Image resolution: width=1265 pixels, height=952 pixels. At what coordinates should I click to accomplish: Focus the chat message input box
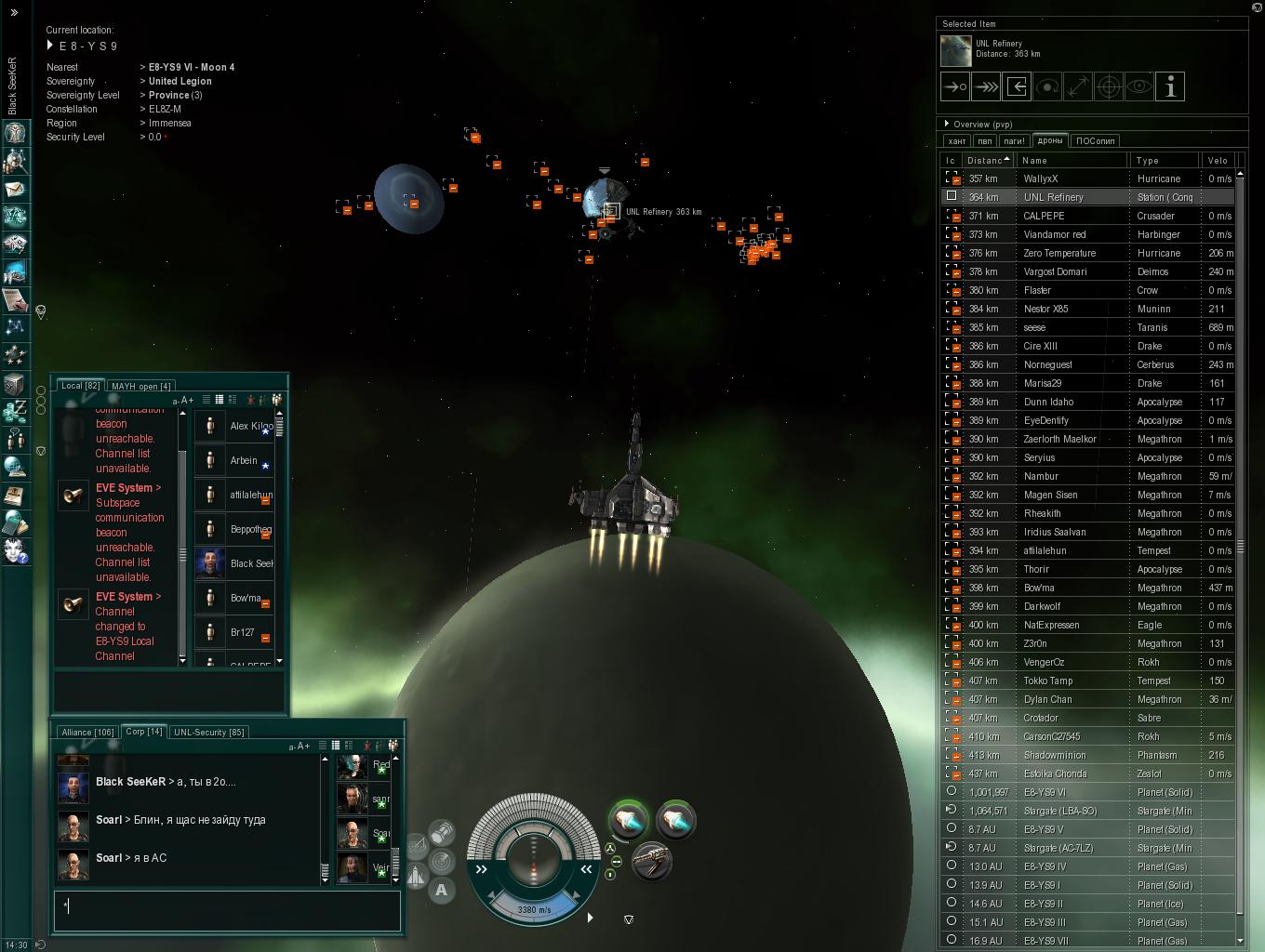coord(227,910)
